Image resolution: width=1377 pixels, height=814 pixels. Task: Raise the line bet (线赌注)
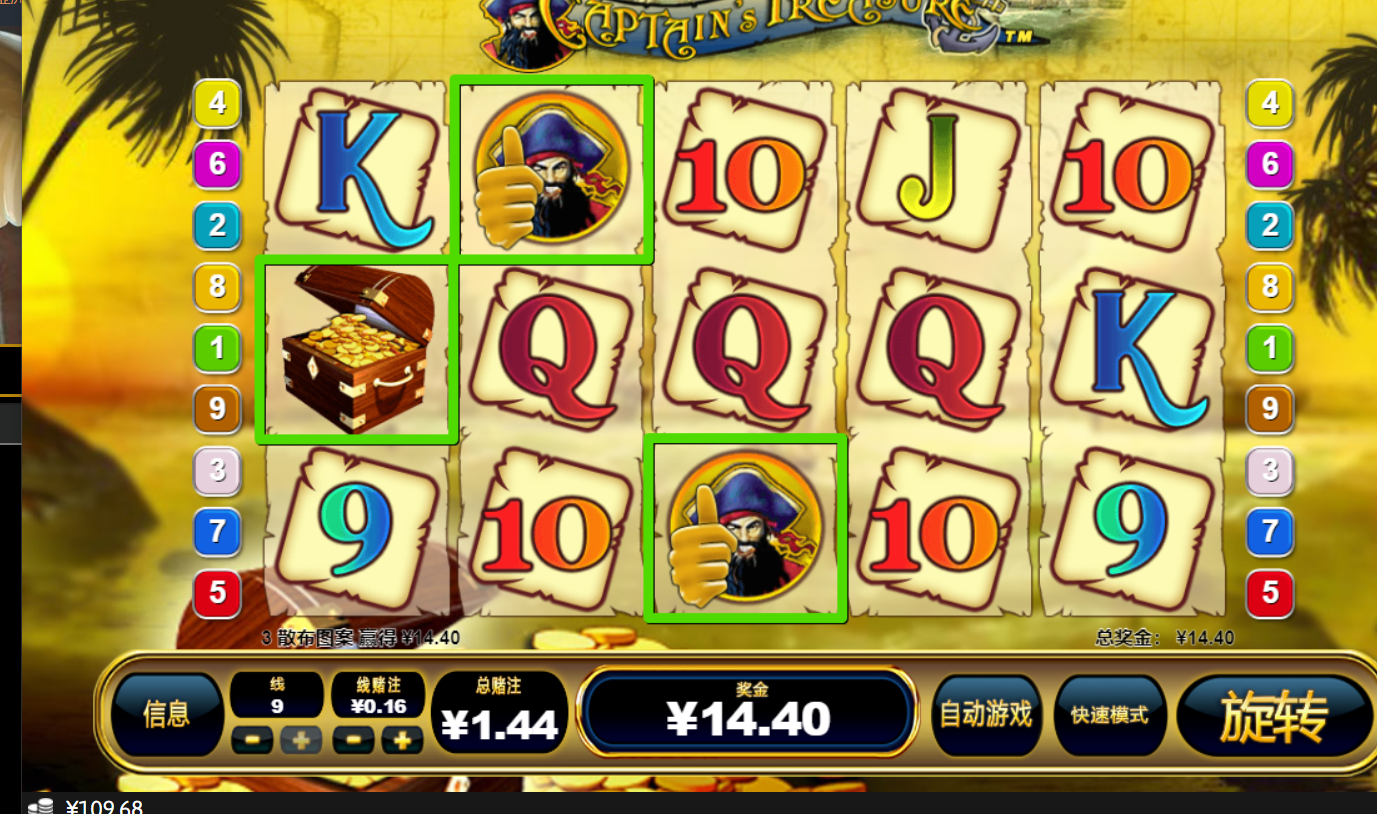click(x=403, y=740)
